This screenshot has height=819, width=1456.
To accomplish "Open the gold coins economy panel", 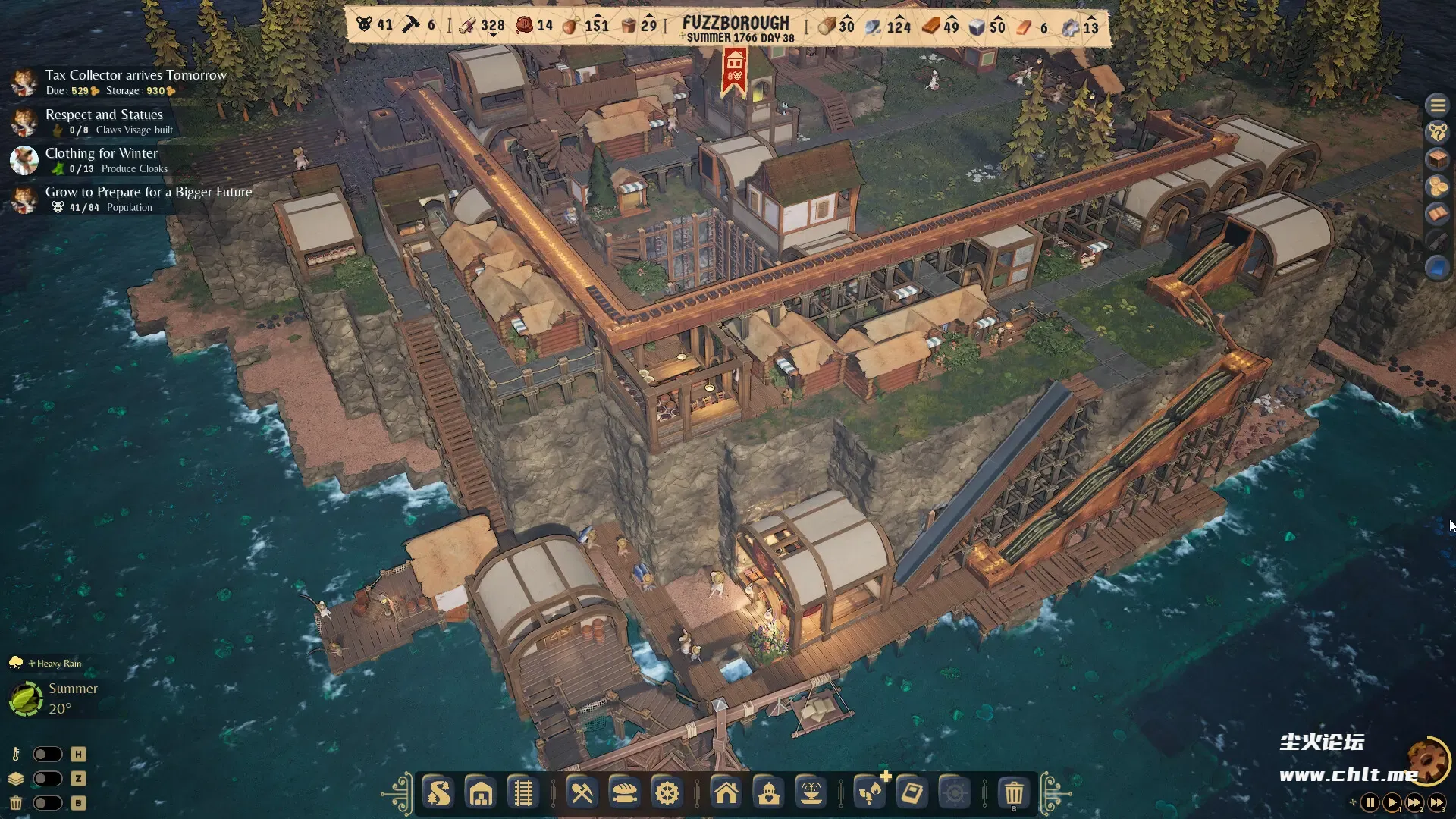I will click(x=1437, y=187).
